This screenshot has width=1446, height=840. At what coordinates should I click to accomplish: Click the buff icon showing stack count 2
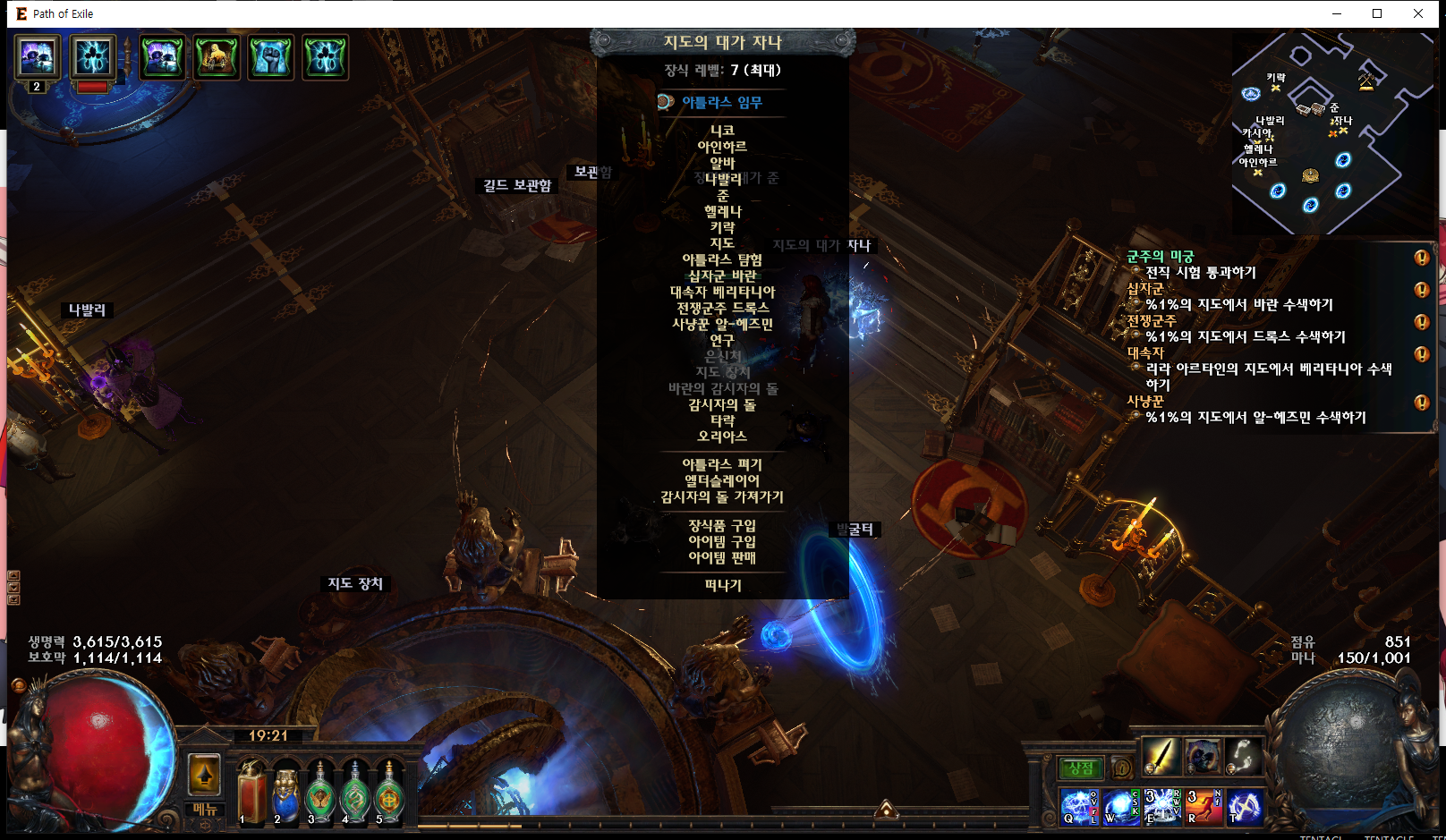tap(37, 60)
